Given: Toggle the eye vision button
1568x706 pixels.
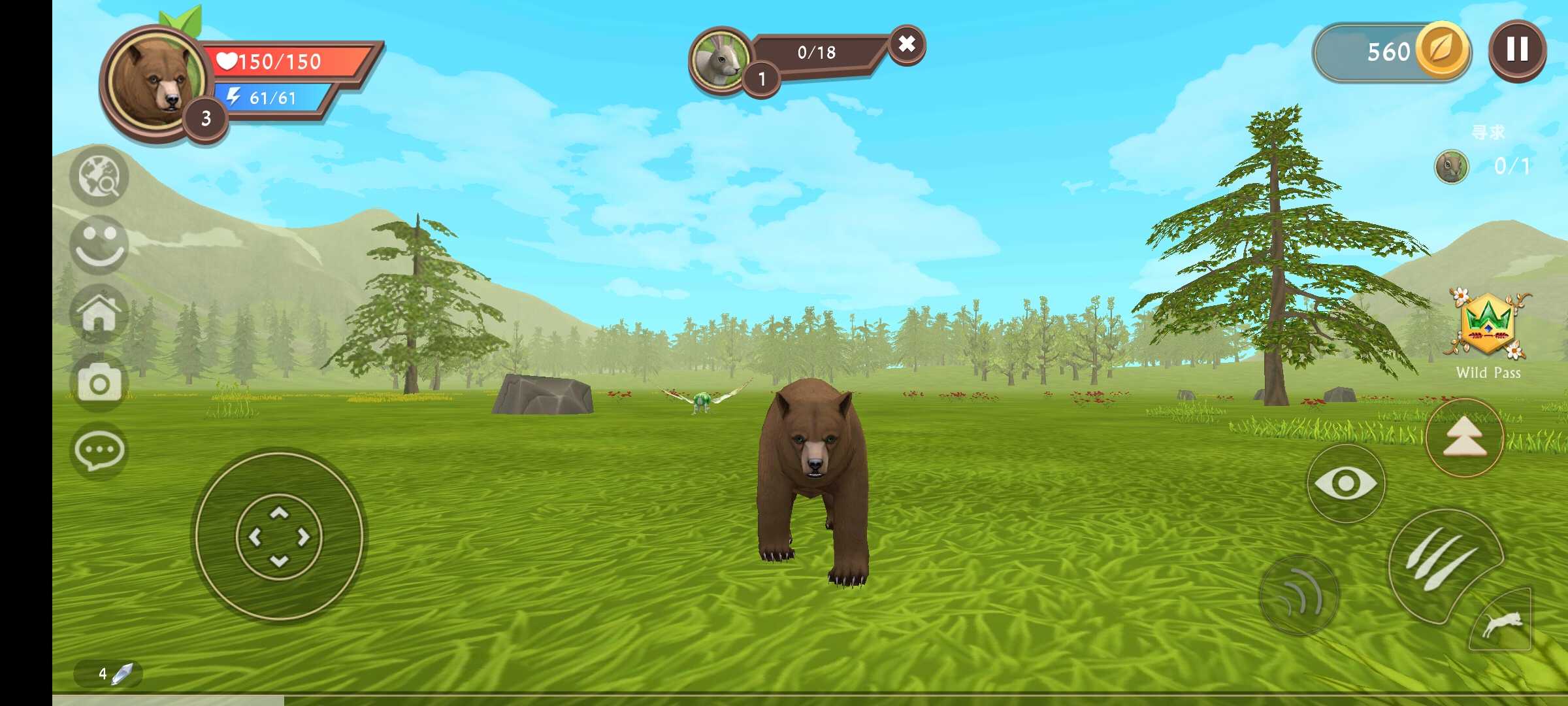Looking at the screenshot, I should 1345,484.
